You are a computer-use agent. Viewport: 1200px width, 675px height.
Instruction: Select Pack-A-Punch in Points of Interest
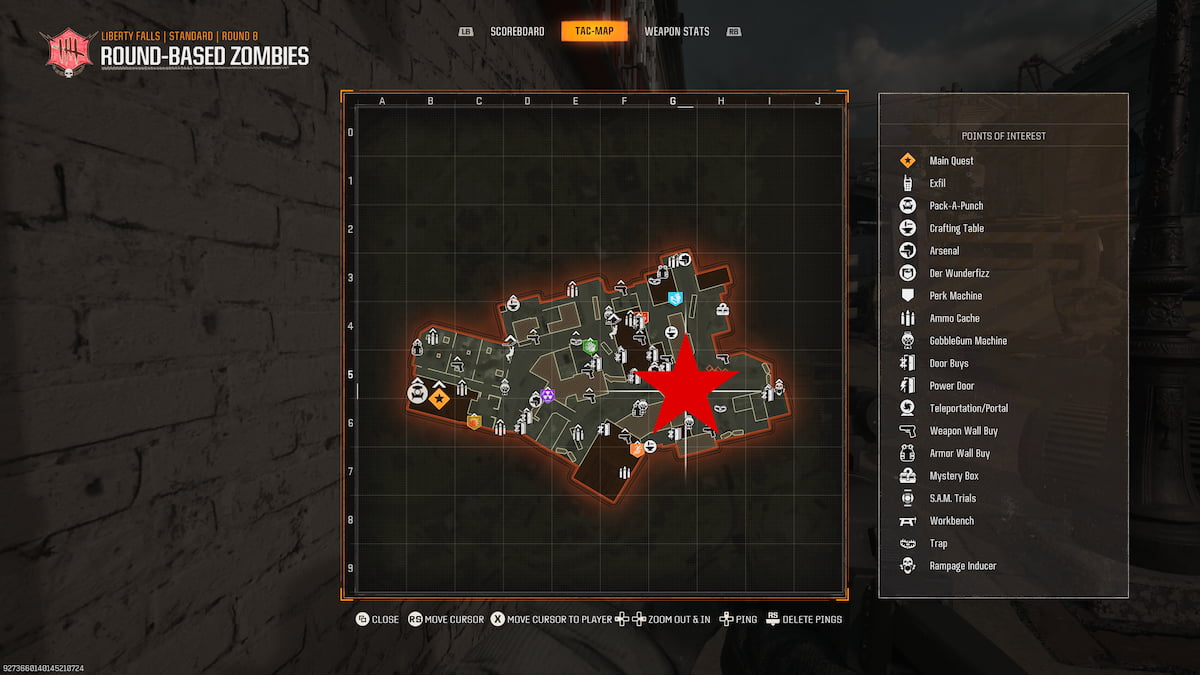[x=955, y=206]
